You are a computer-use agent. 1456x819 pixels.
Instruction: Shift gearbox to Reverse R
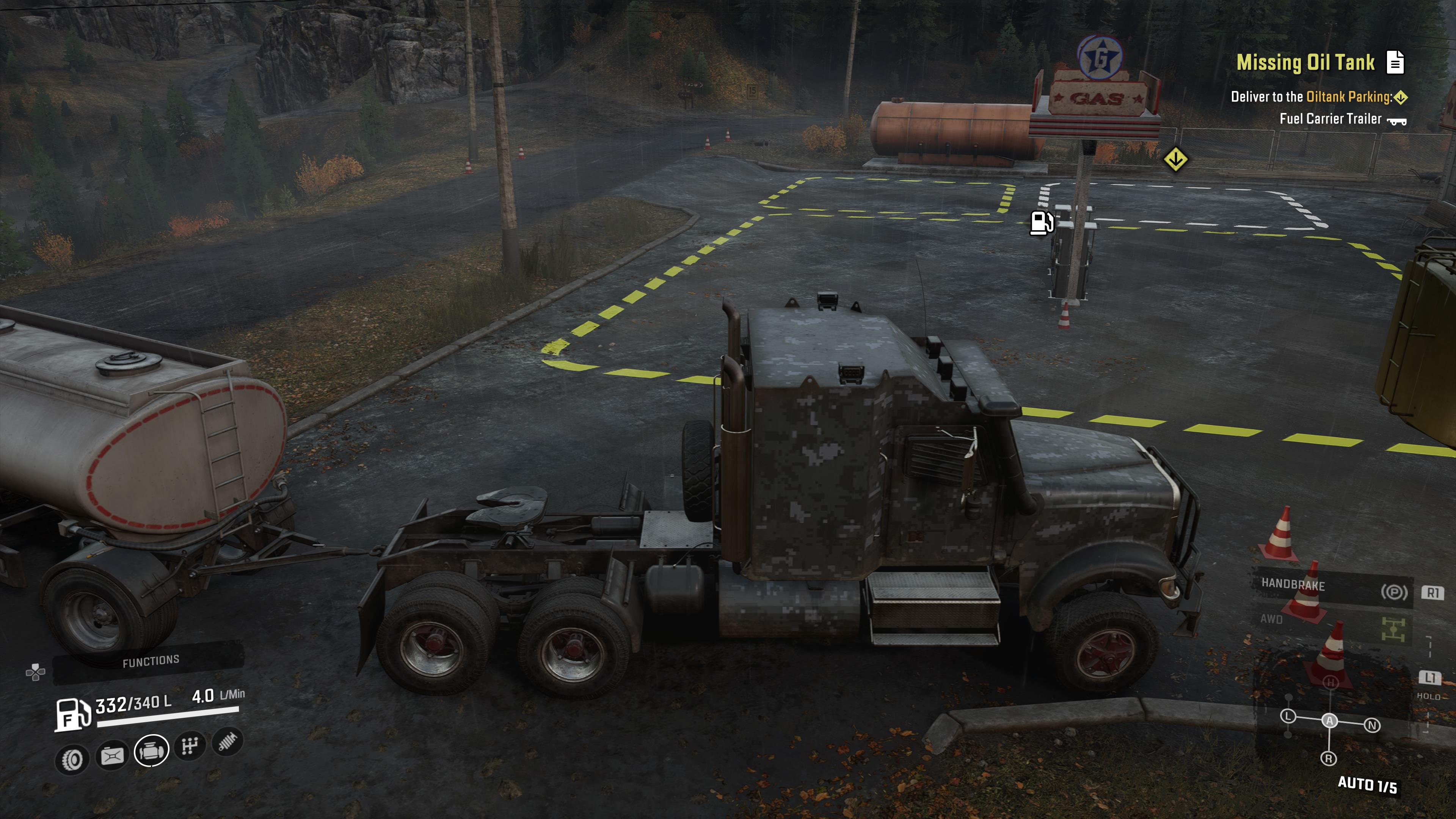1329,758
